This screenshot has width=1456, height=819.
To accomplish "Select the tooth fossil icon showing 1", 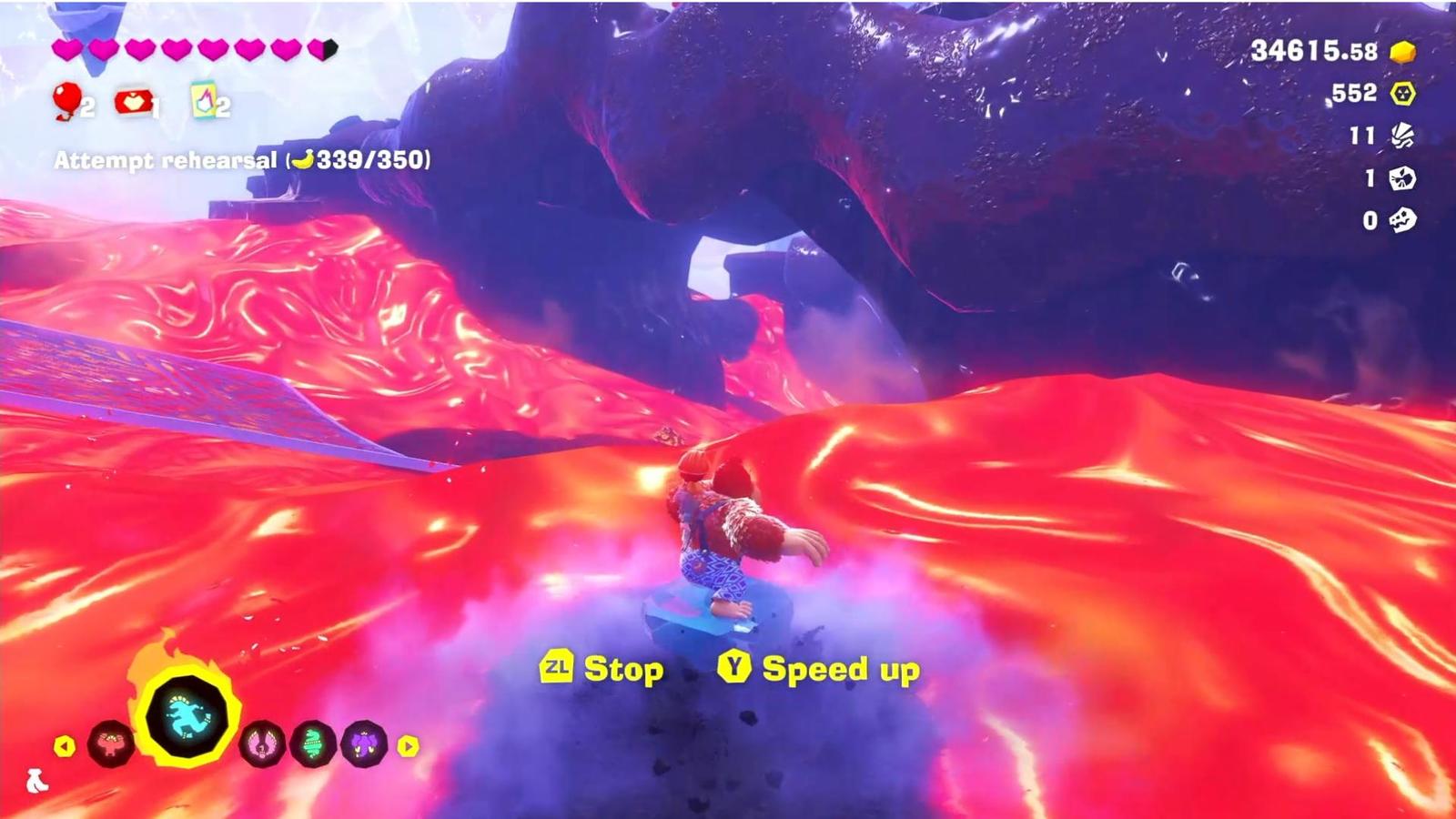I will coord(1401,177).
